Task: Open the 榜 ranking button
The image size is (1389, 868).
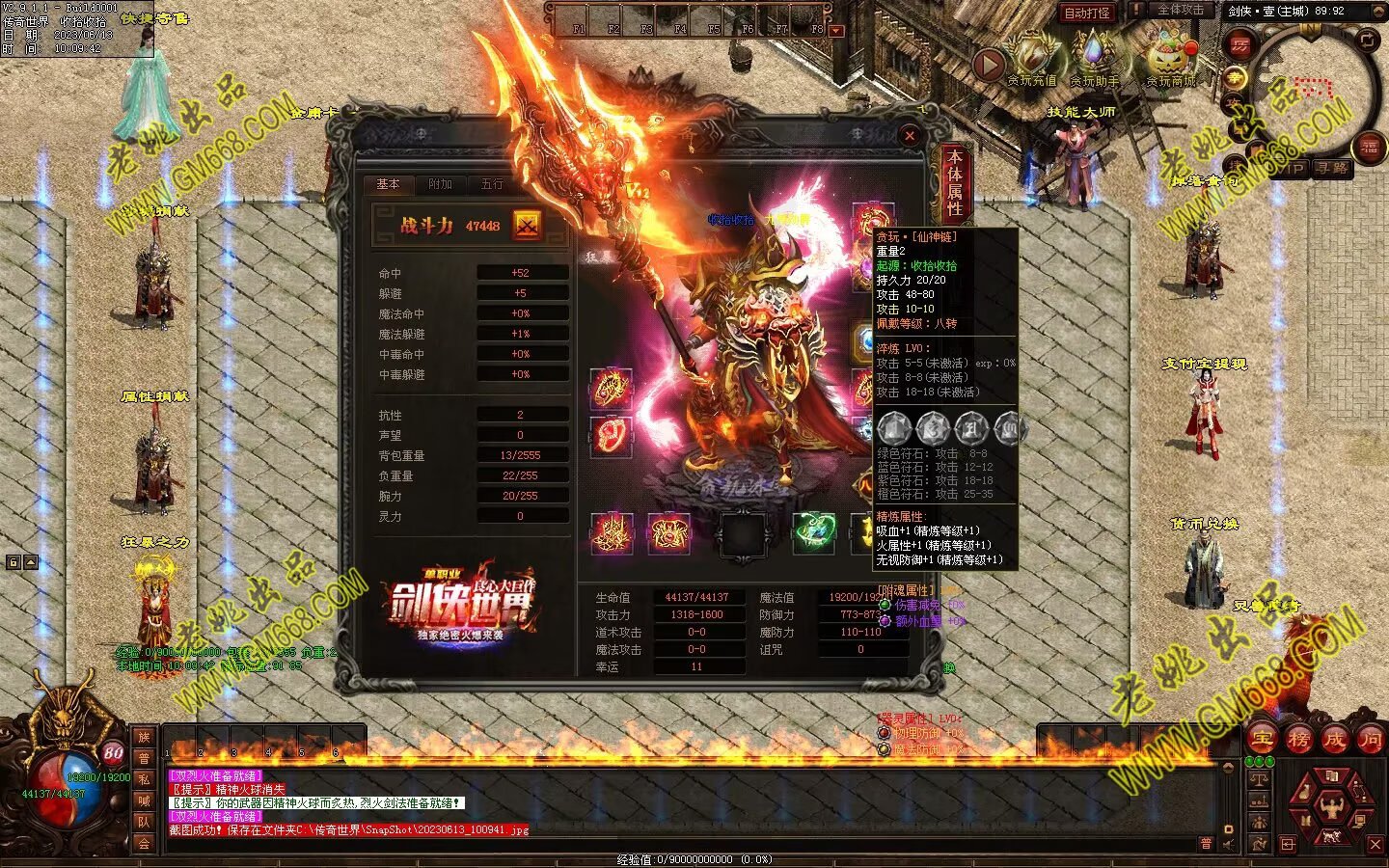Action: click(1298, 740)
